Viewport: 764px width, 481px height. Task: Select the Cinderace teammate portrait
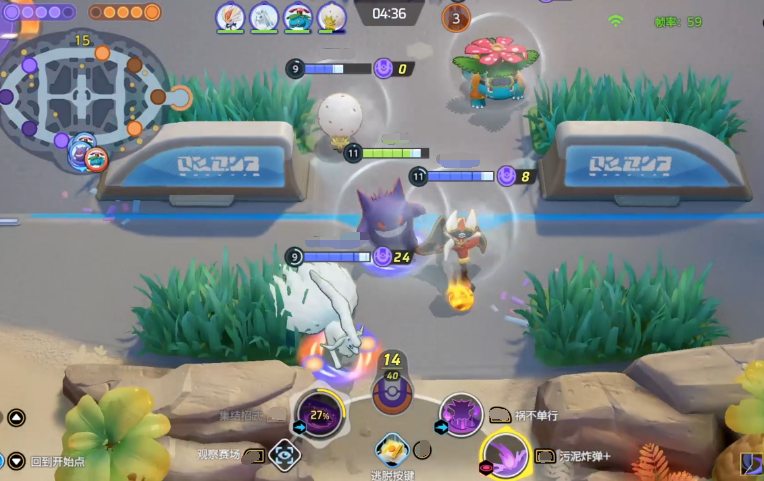pos(231,16)
